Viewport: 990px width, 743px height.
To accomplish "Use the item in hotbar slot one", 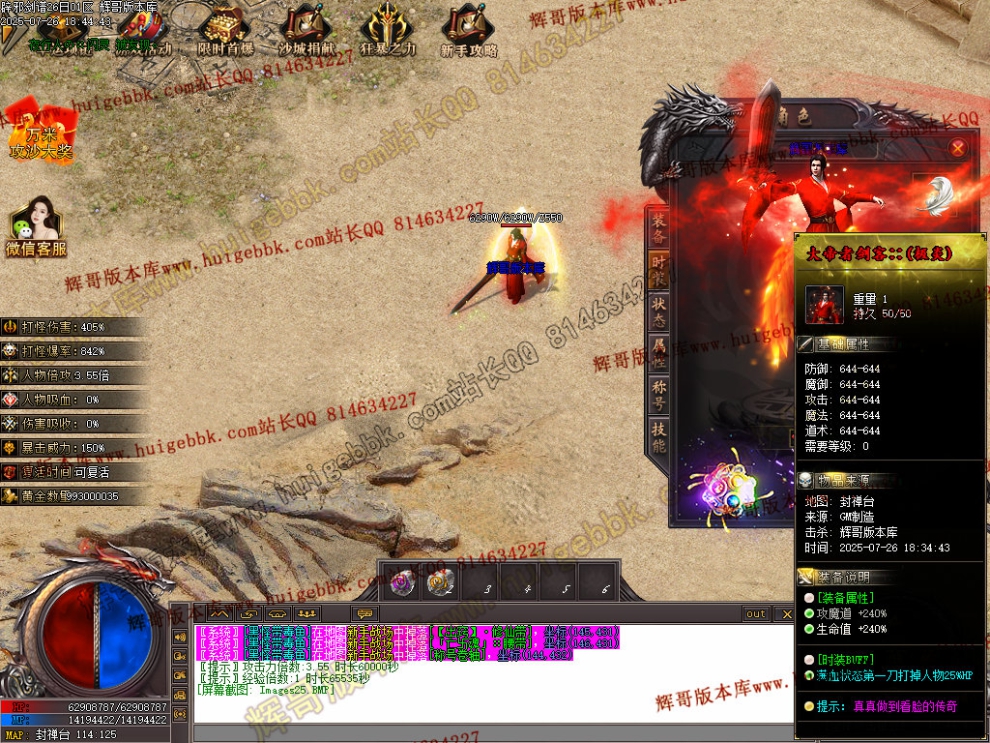I will coord(403,581).
